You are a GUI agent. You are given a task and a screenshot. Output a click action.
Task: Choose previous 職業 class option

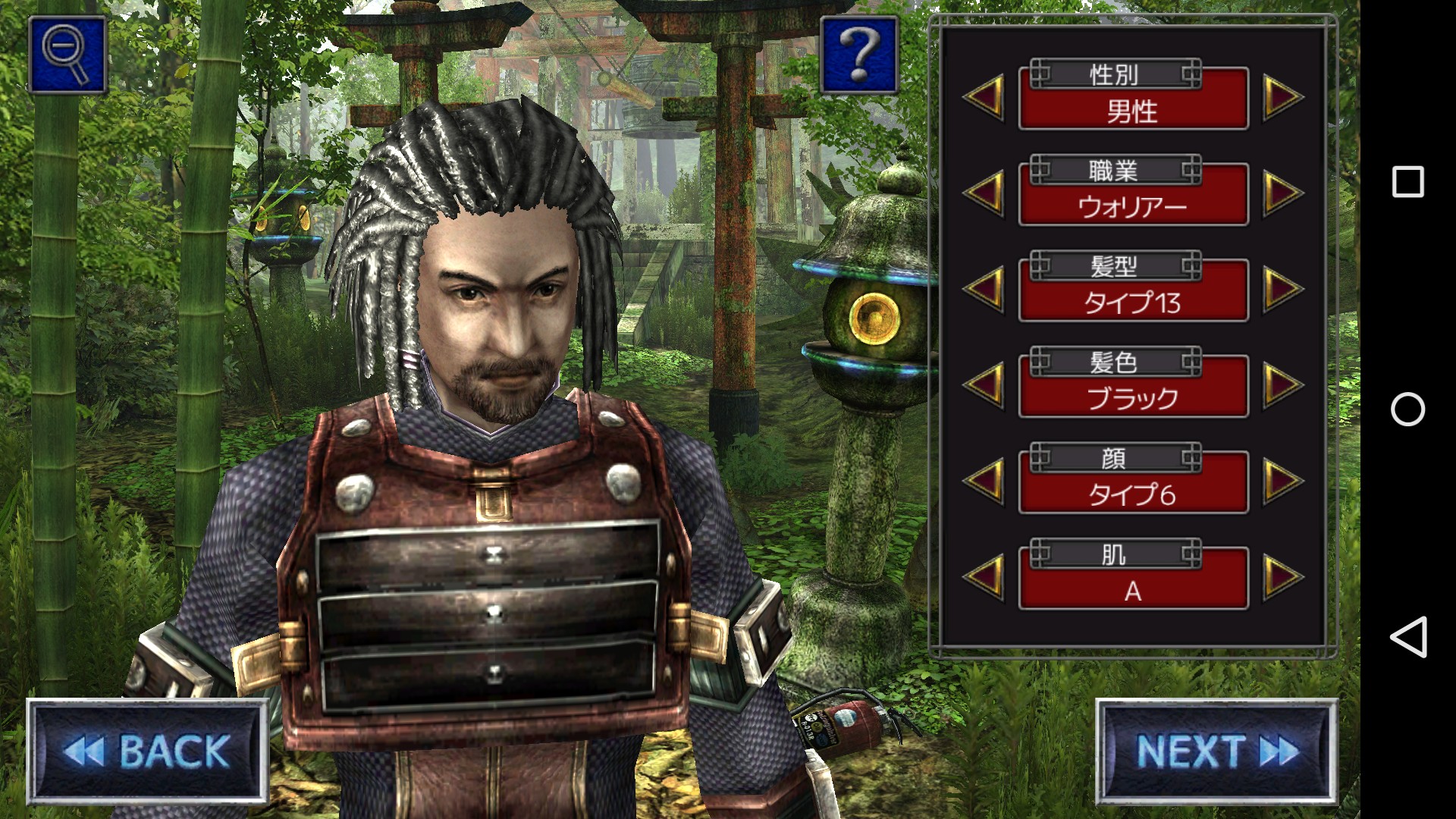tap(985, 193)
